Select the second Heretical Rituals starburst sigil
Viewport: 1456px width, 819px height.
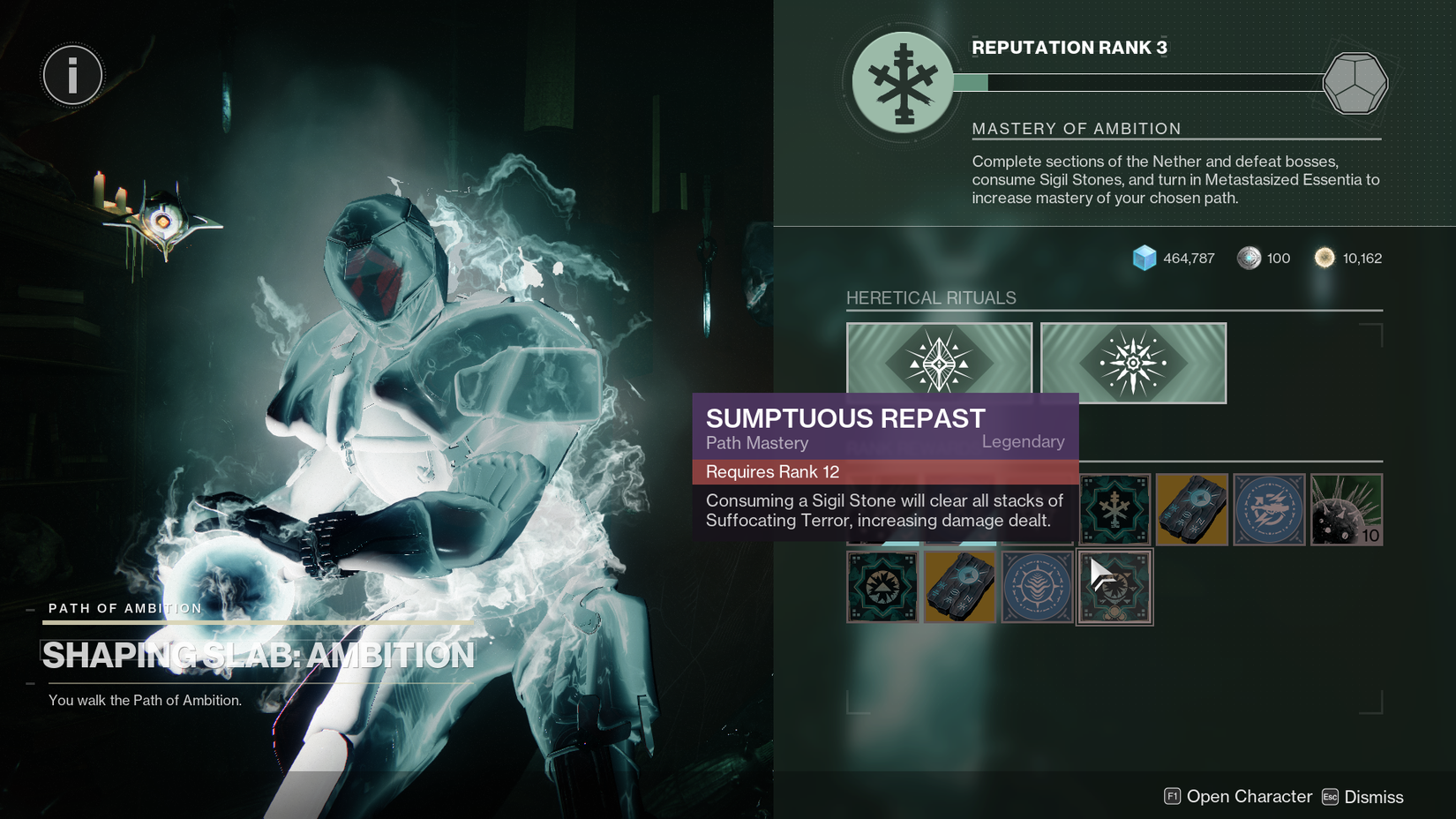pyautogui.click(x=1133, y=362)
